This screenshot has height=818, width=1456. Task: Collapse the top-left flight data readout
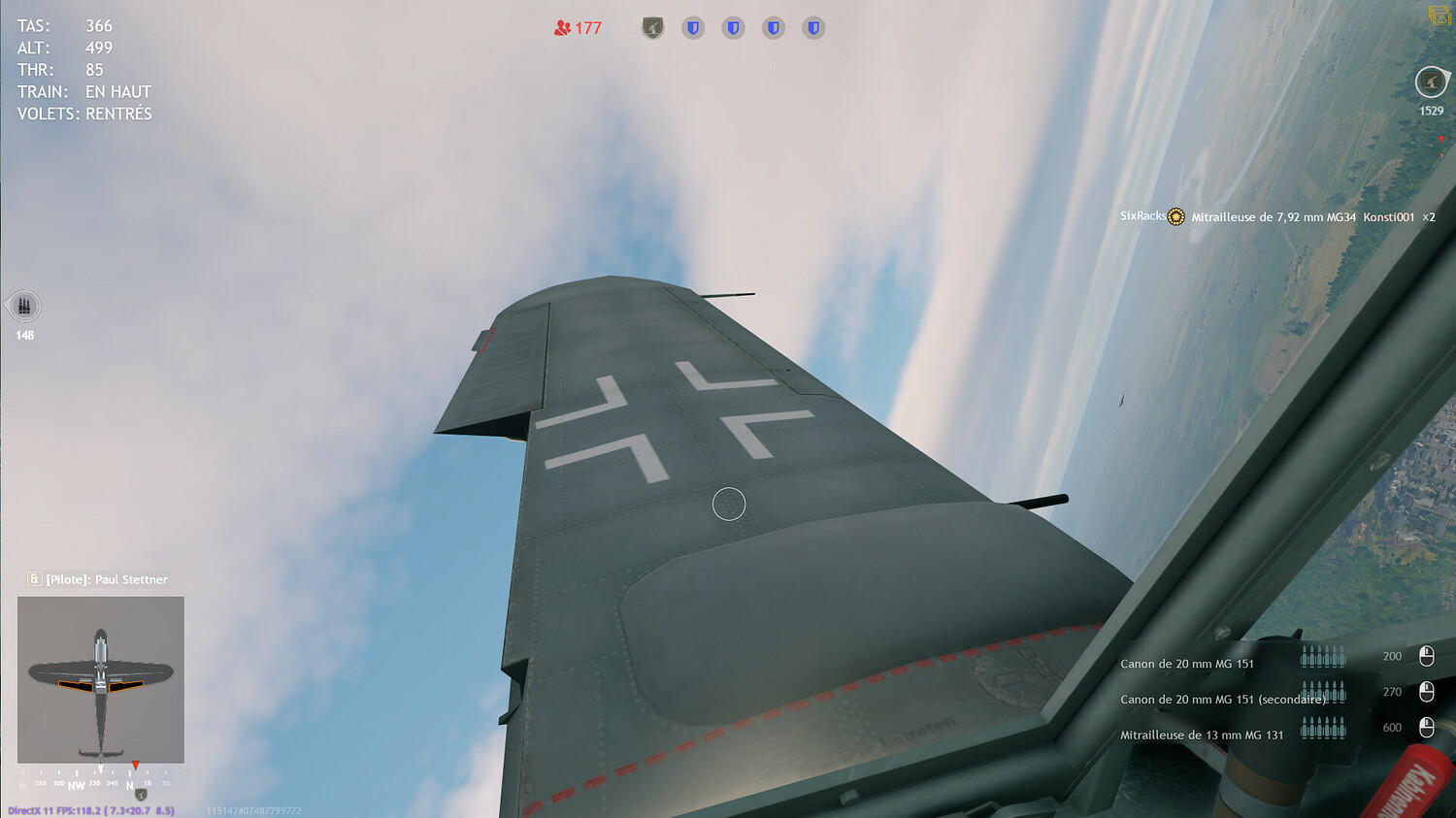(83, 68)
